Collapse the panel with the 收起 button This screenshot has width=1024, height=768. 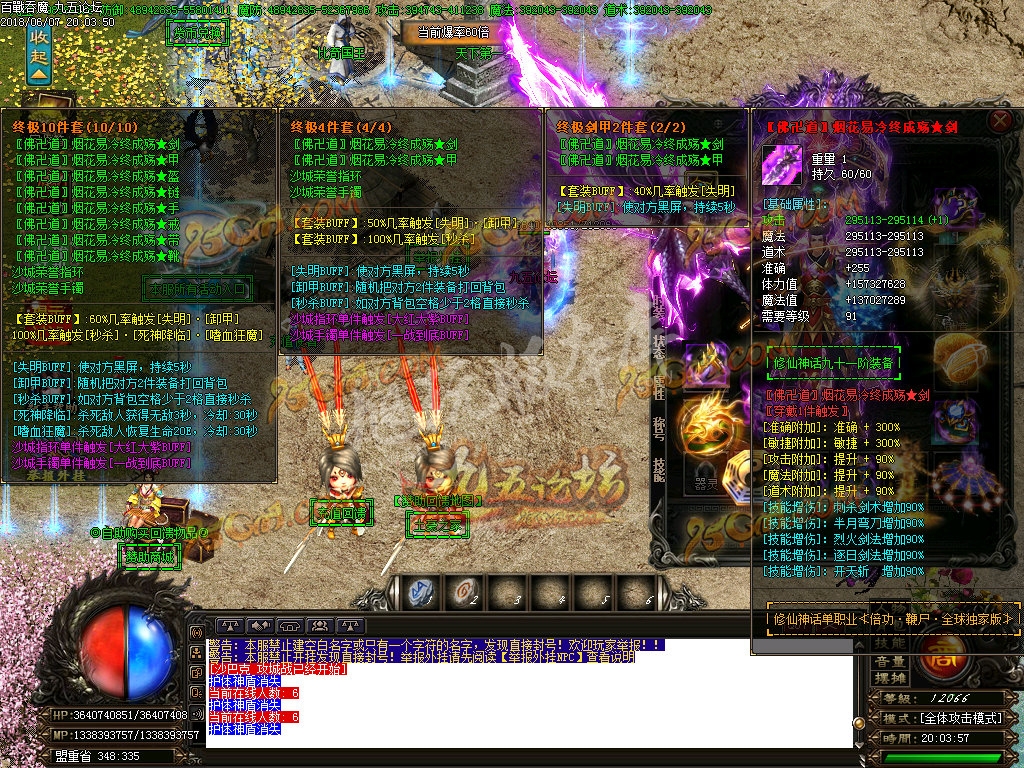(38, 53)
